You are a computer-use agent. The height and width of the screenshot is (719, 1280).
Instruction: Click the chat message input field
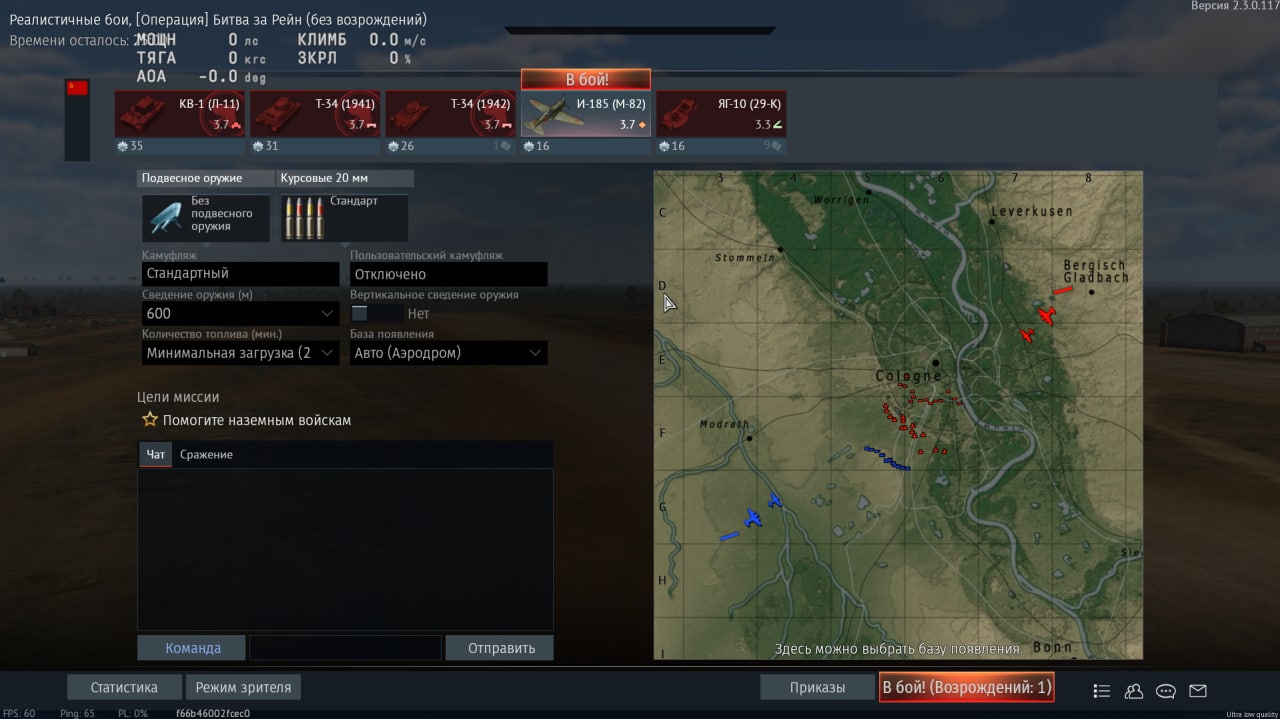click(x=345, y=648)
